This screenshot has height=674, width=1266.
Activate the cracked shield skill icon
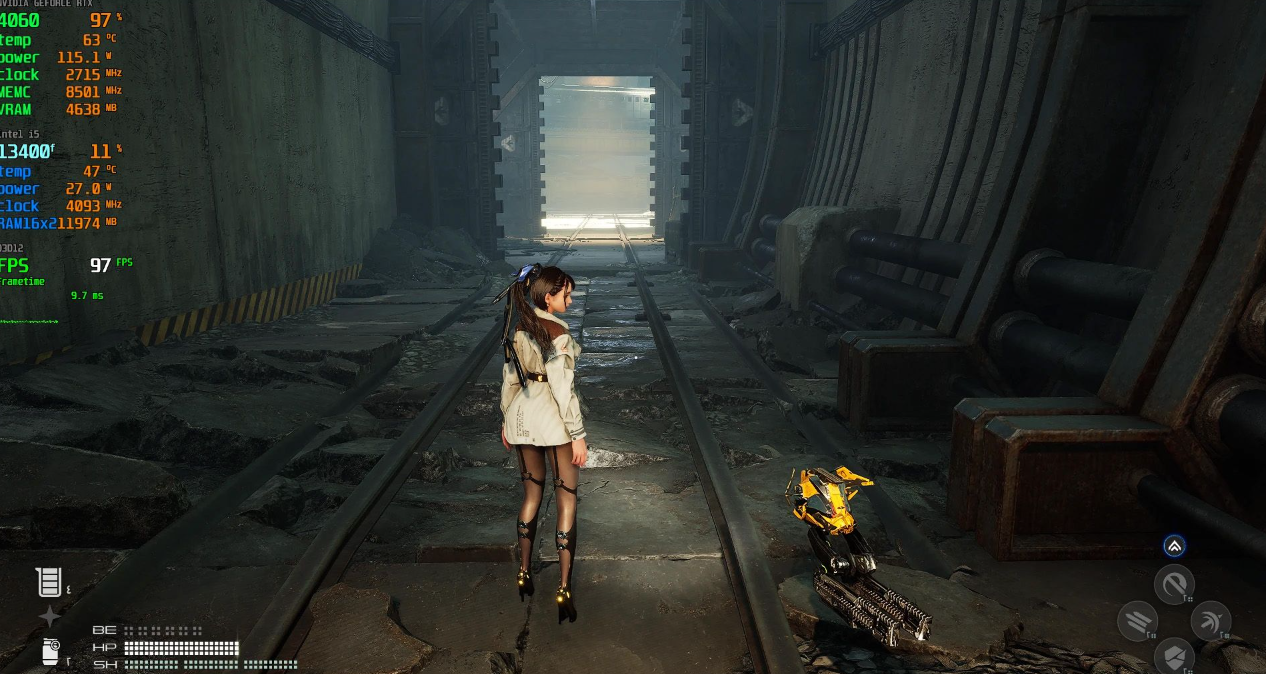pos(1174,657)
